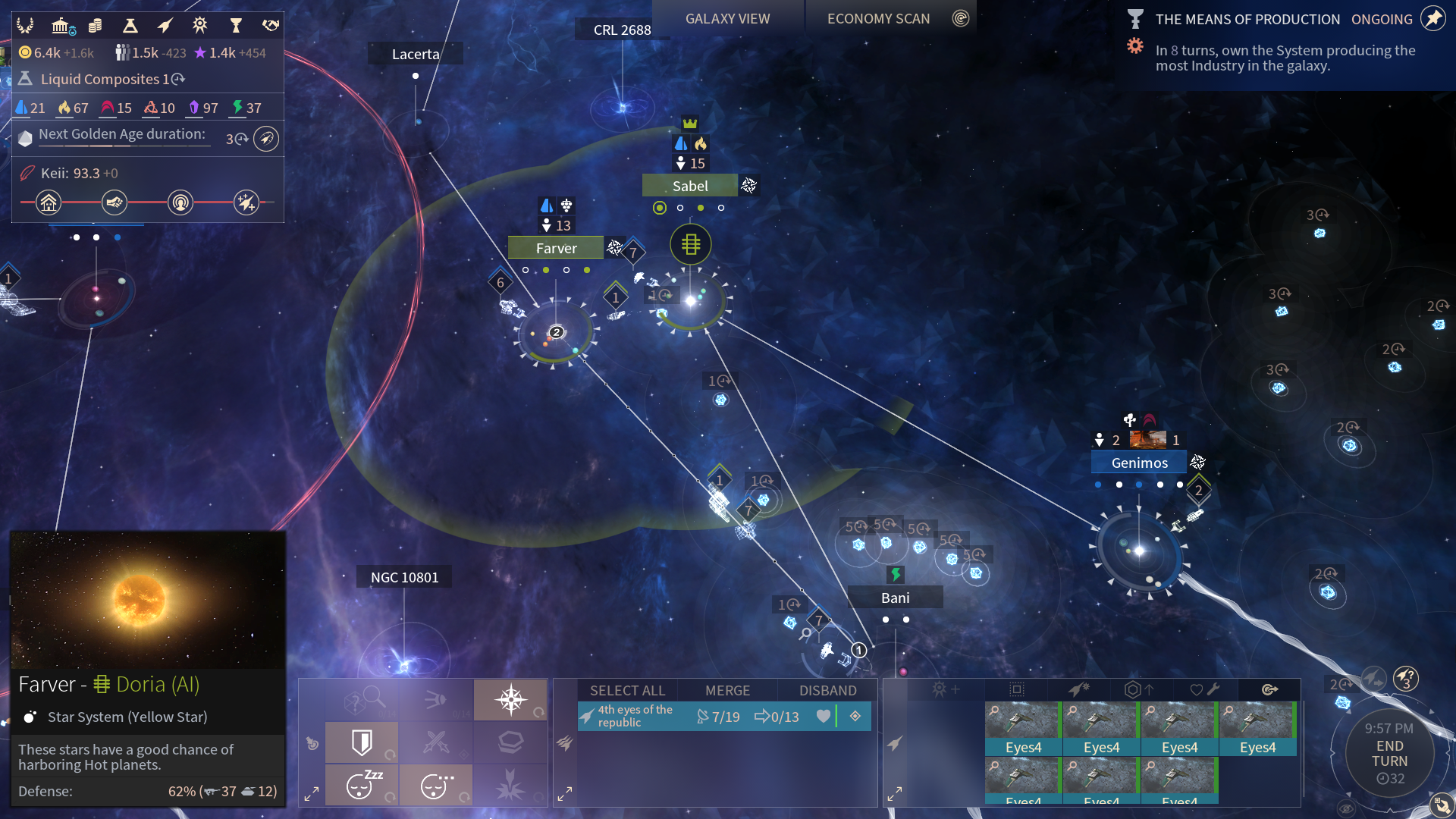The height and width of the screenshot is (819, 1456).
Task: Open the economy coin stacks screen
Action: pos(96,26)
